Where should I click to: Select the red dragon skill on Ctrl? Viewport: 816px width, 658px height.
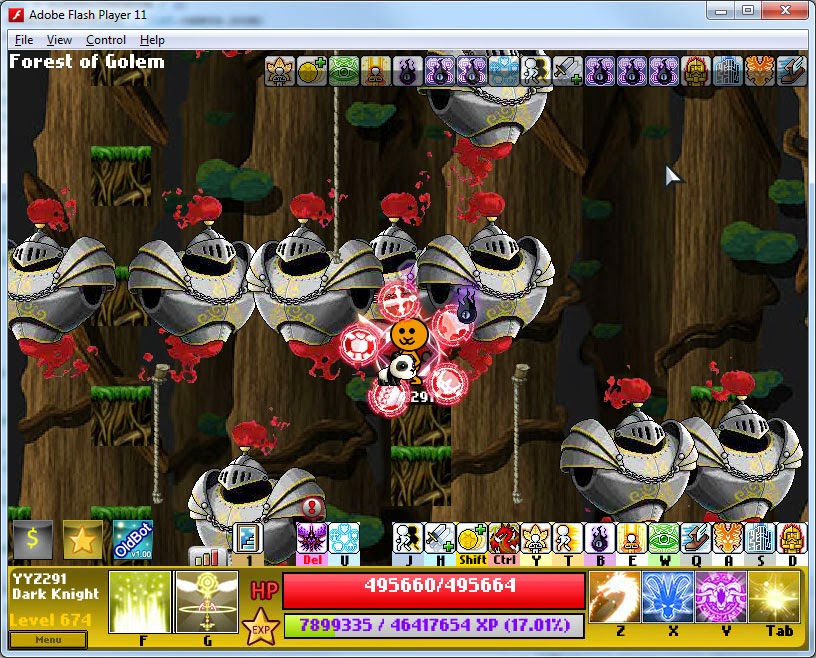coord(504,538)
